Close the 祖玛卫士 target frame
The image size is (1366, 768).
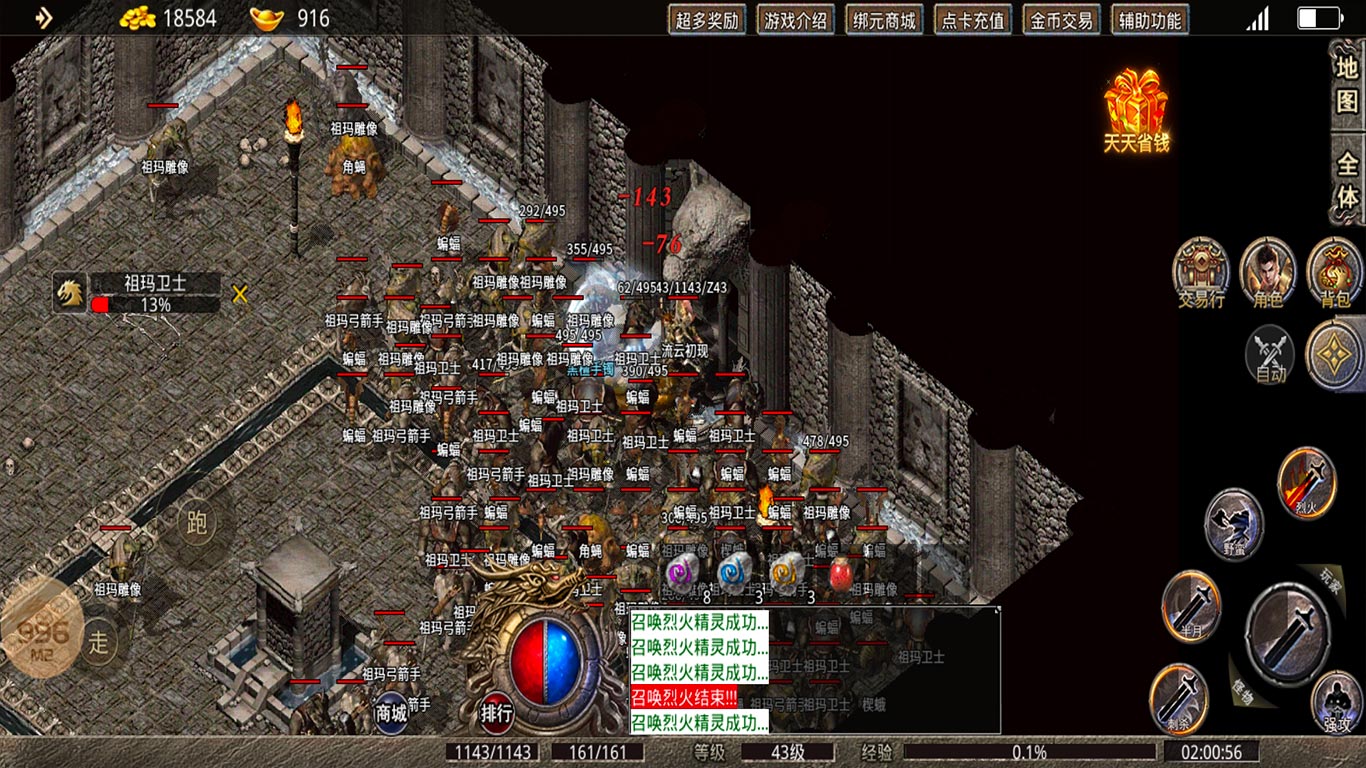click(240, 294)
